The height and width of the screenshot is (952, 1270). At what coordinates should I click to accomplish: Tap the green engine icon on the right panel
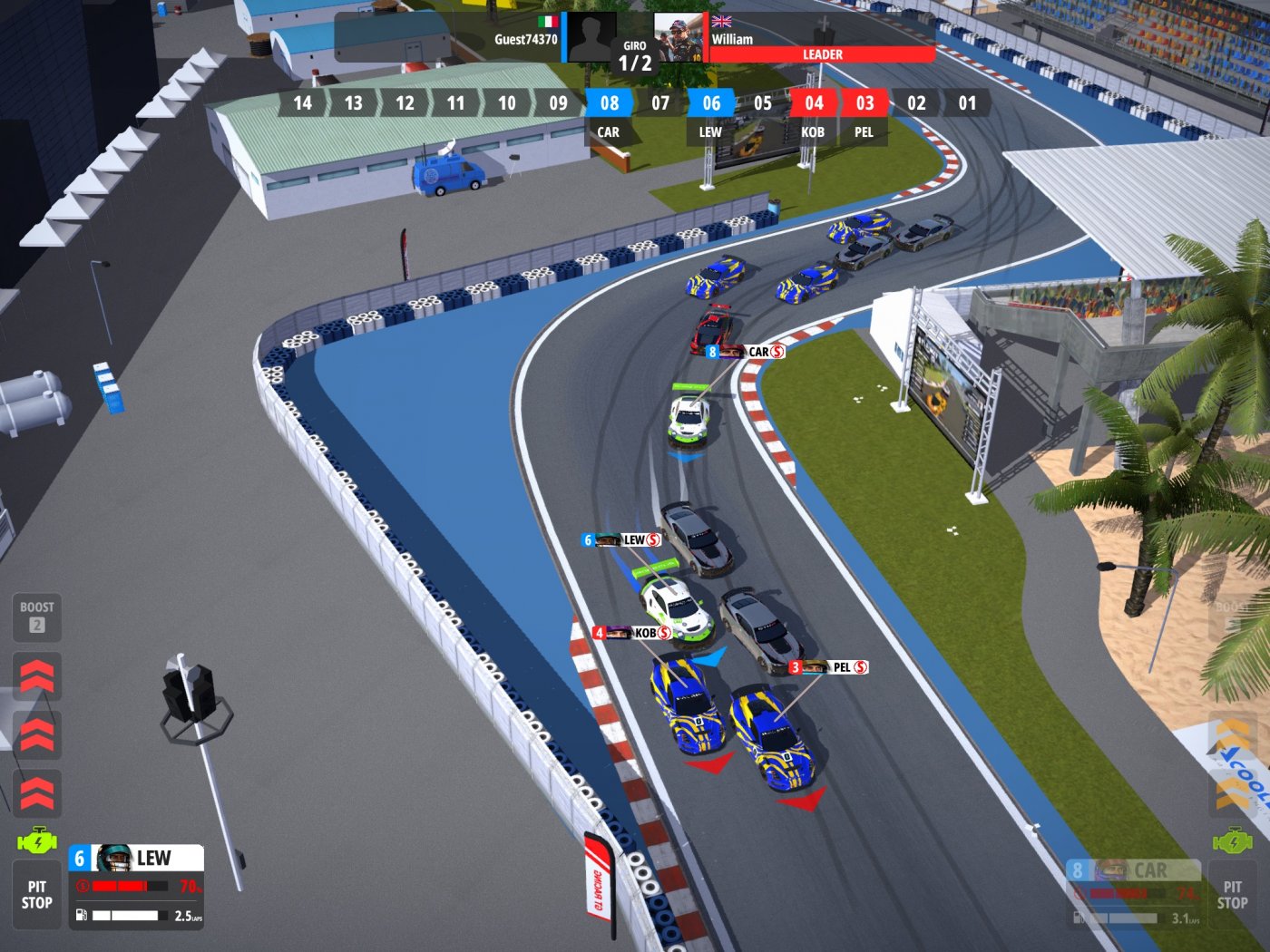click(x=1231, y=841)
